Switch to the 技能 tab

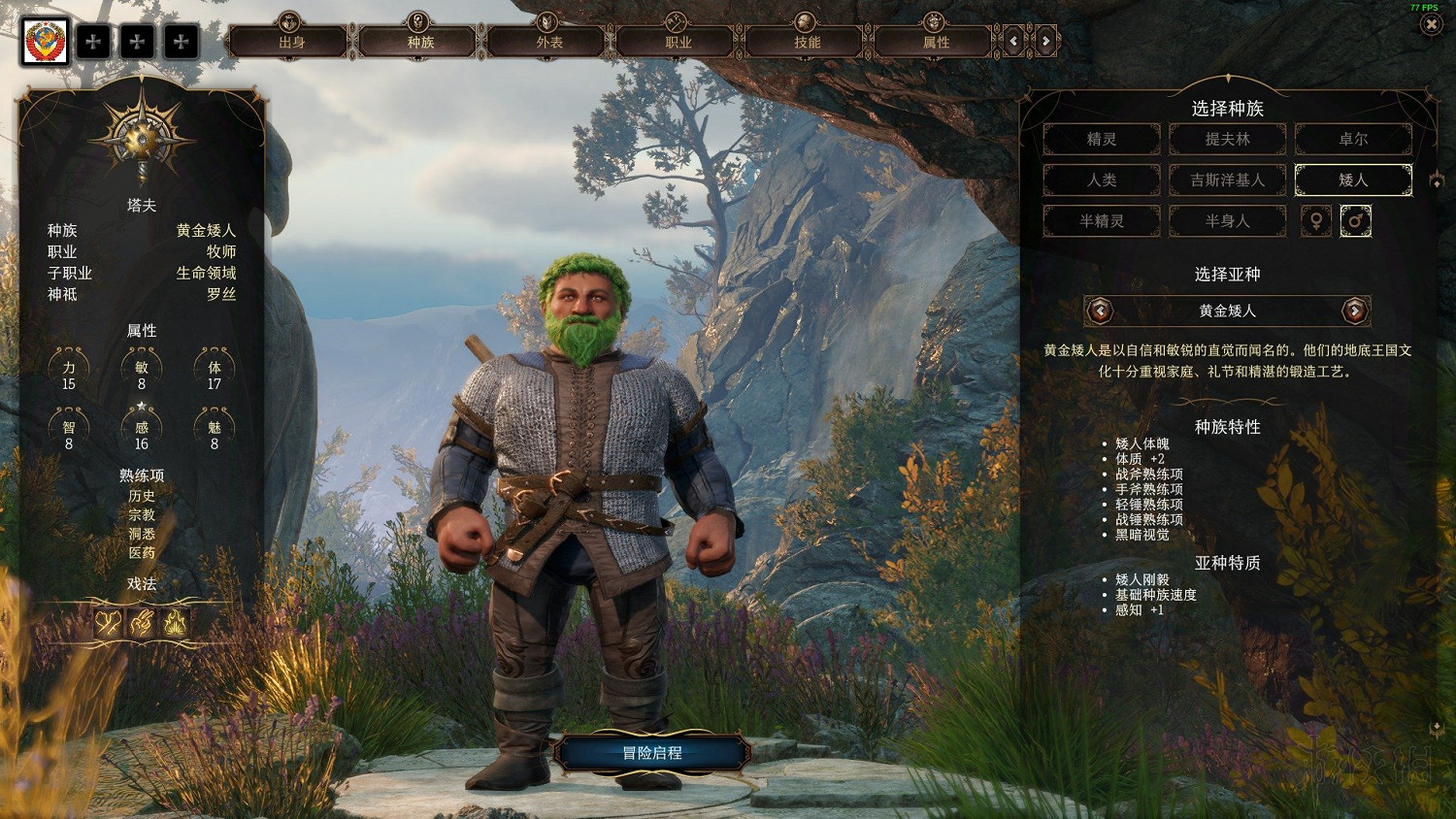(x=808, y=42)
